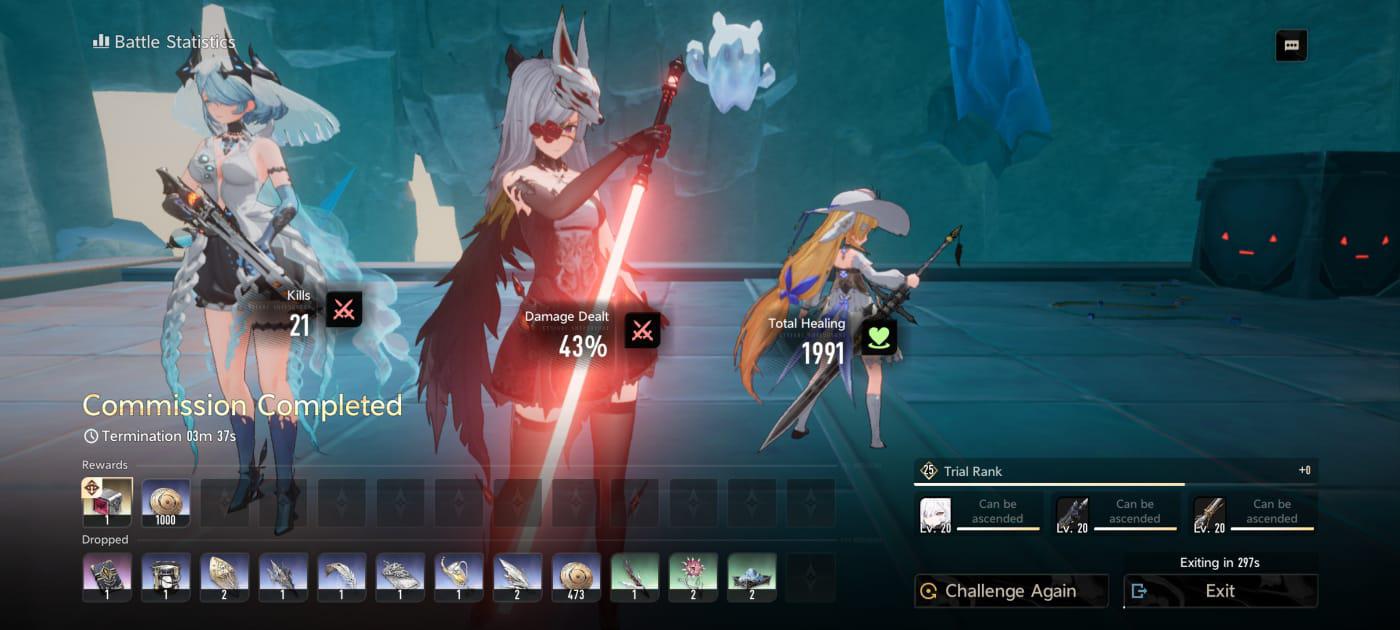1400x630 pixels.
Task: Exit the completed commission
Action: pyautogui.click(x=1220, y=591)
